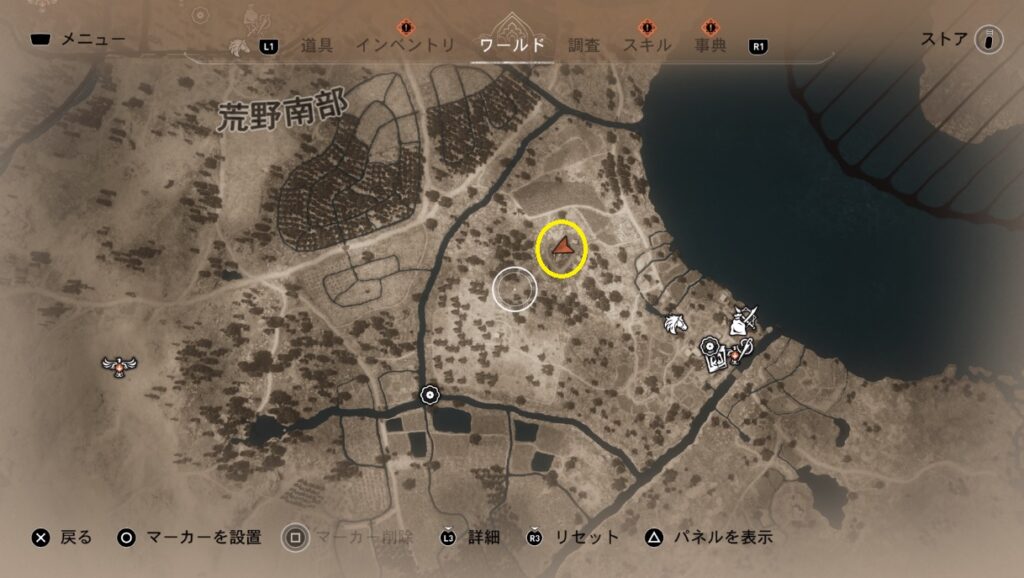1024x578 pixels.
Task: Switch to the 調査 tab
Action: (584, 46)
